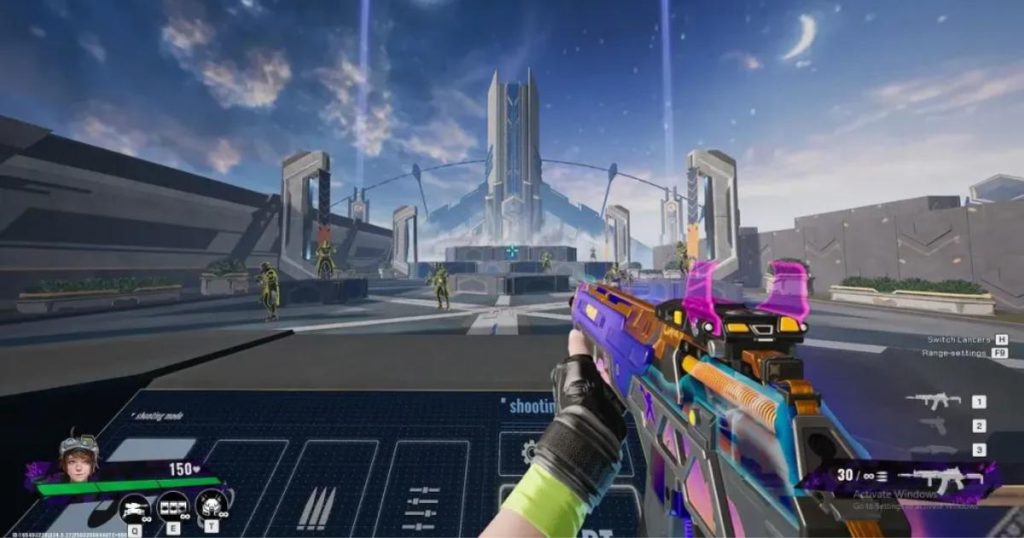This screenshot has width=1024, height=538.
Task: Activate the turret ability icon
Action: point(134,508)
